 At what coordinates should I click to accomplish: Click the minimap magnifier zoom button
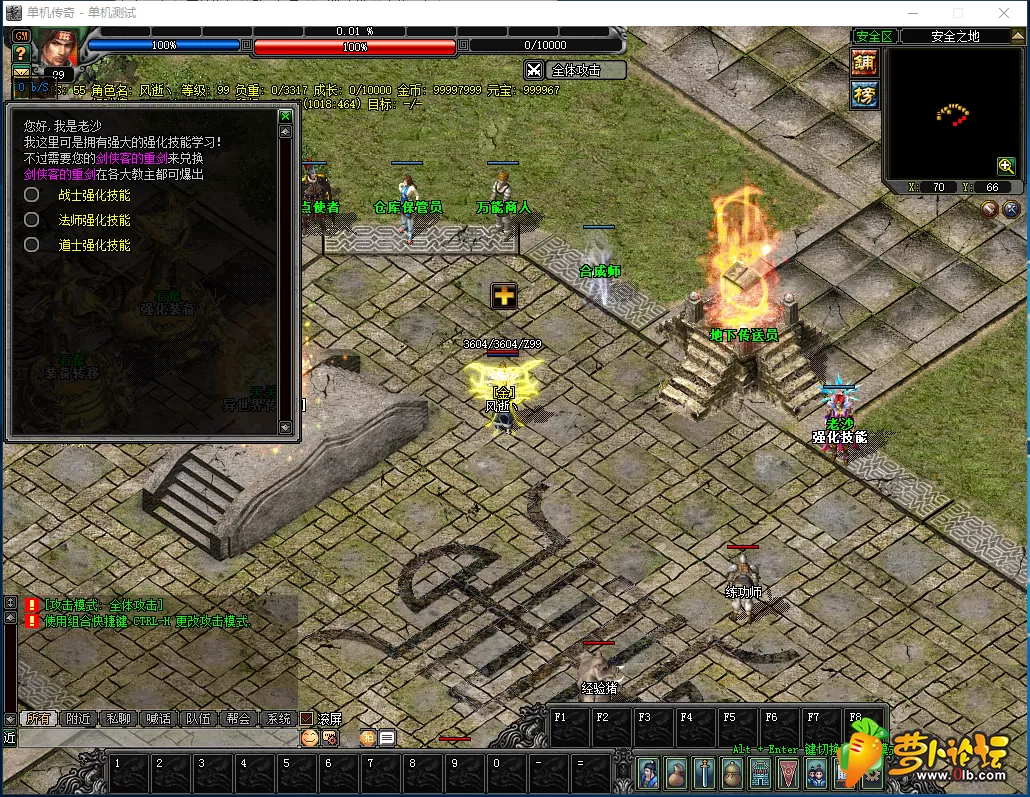click(x=1005, y=166)
